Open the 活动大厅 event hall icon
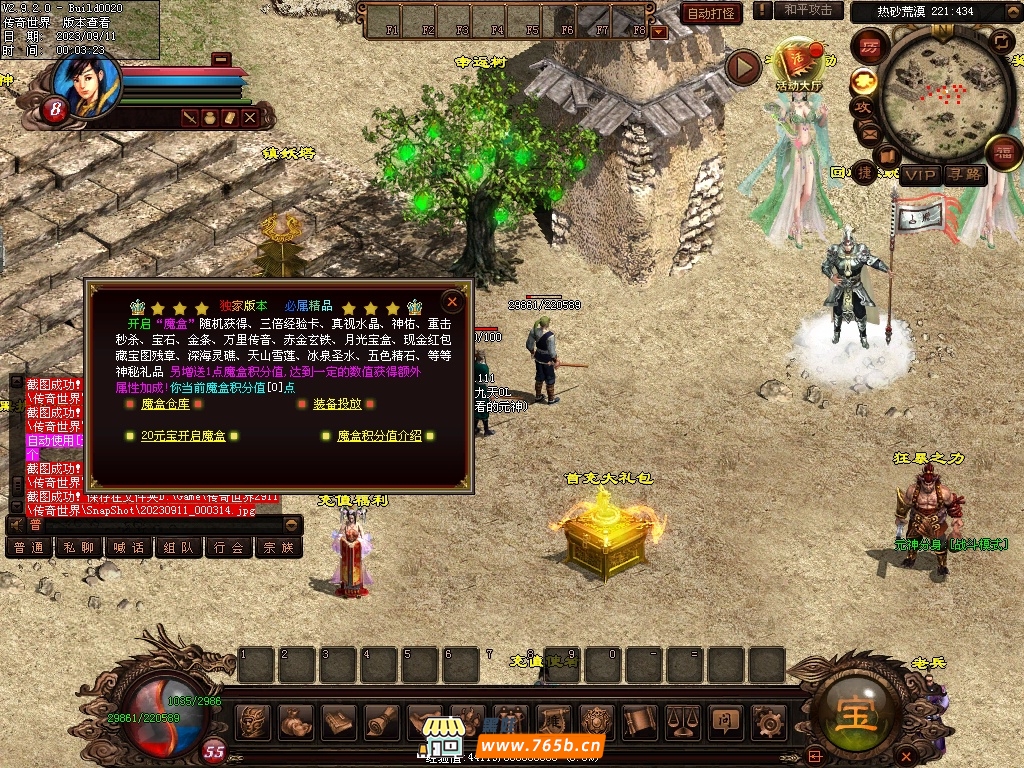Image resolution: width=1024 pixels, height=768 pixels. 798,66
